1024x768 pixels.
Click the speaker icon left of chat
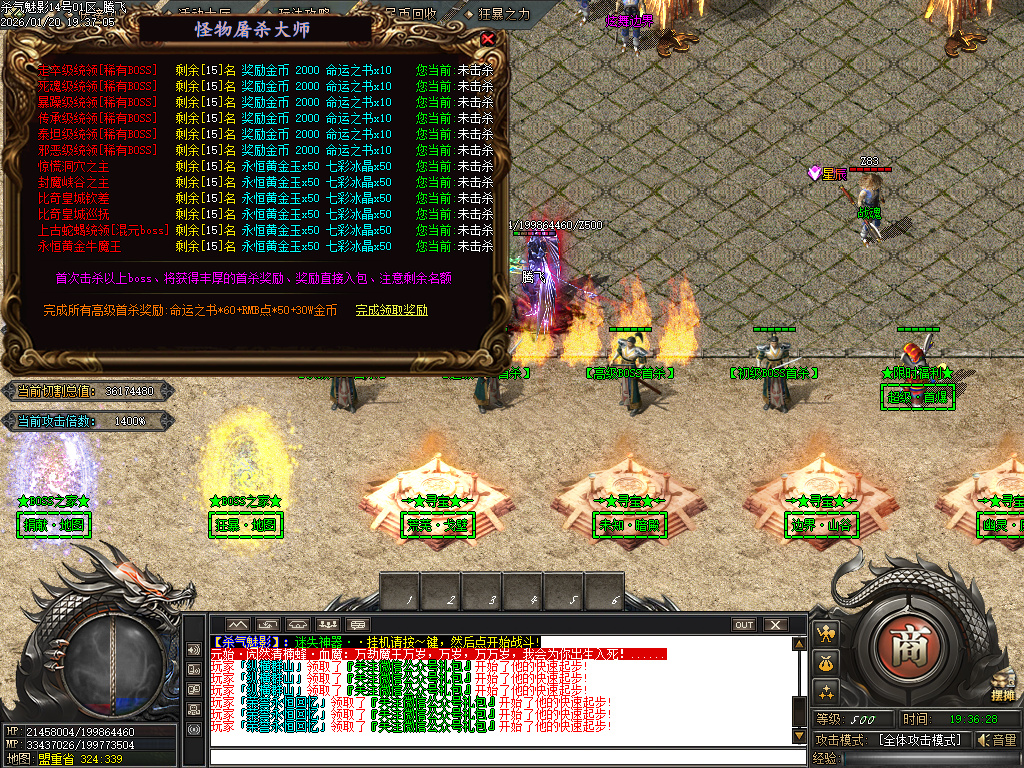click(194, 649)
